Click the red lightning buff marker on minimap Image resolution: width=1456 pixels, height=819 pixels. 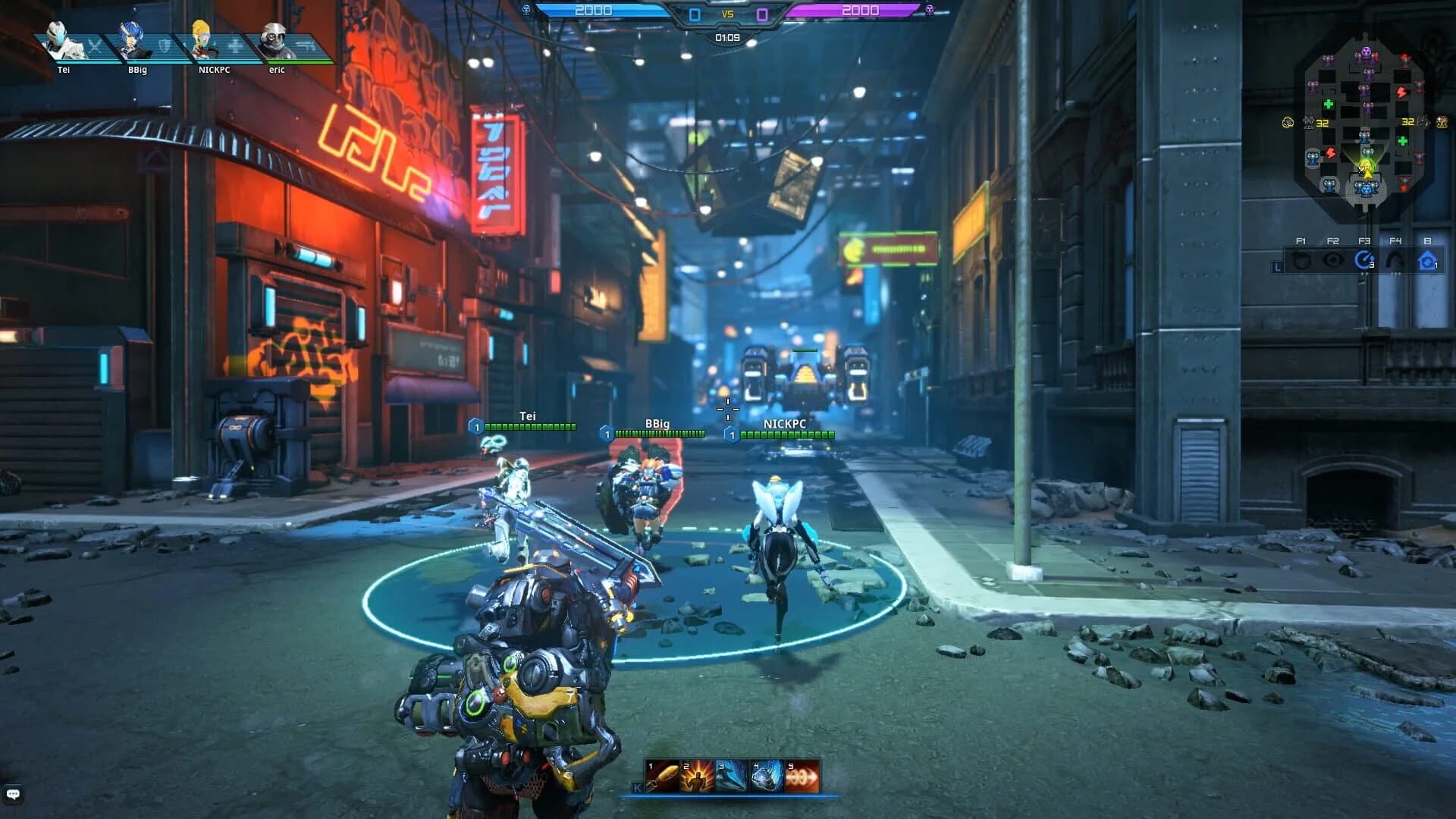click(1401, 92)
